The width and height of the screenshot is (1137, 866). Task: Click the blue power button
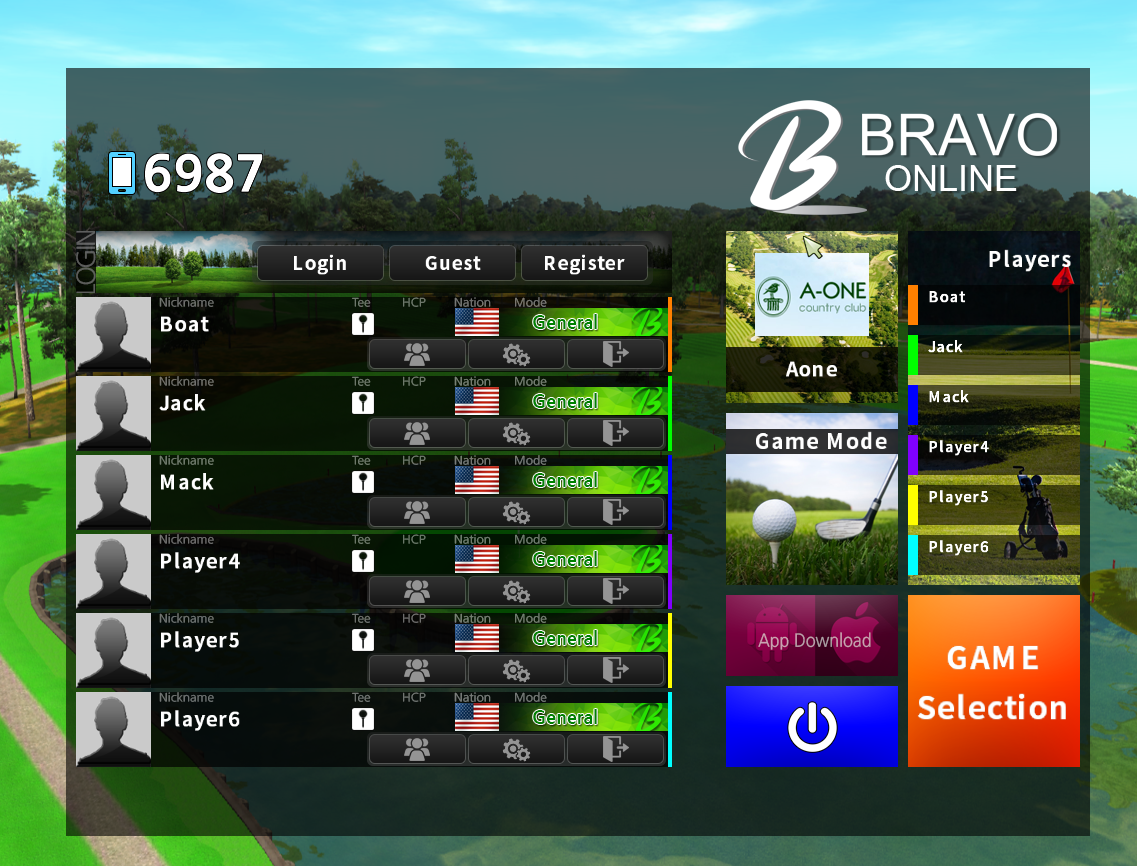[811, 727]
